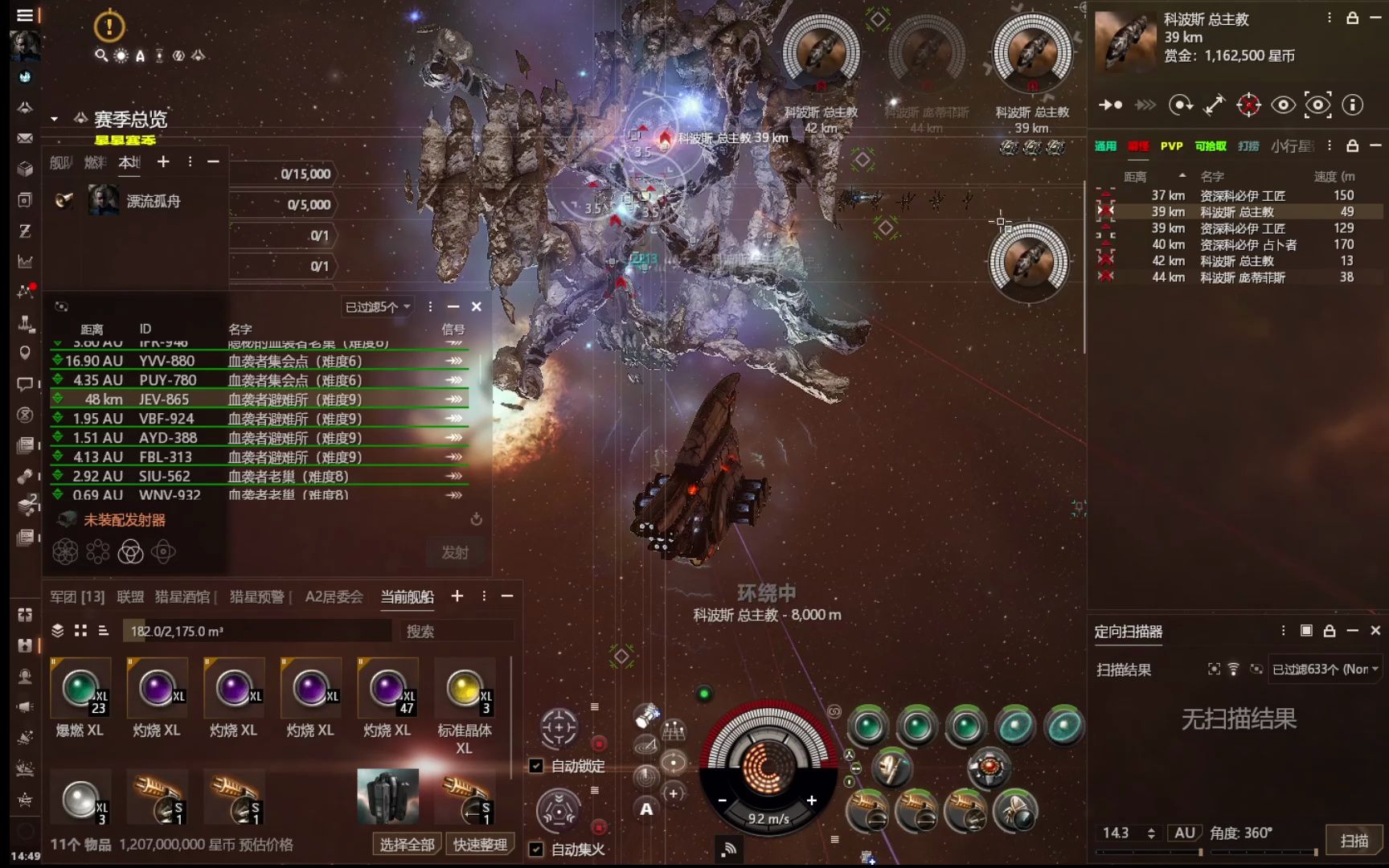Click the 选择全部 select-all button
The width and height of the screenshot is (1389, 868).
click(406, 845)
